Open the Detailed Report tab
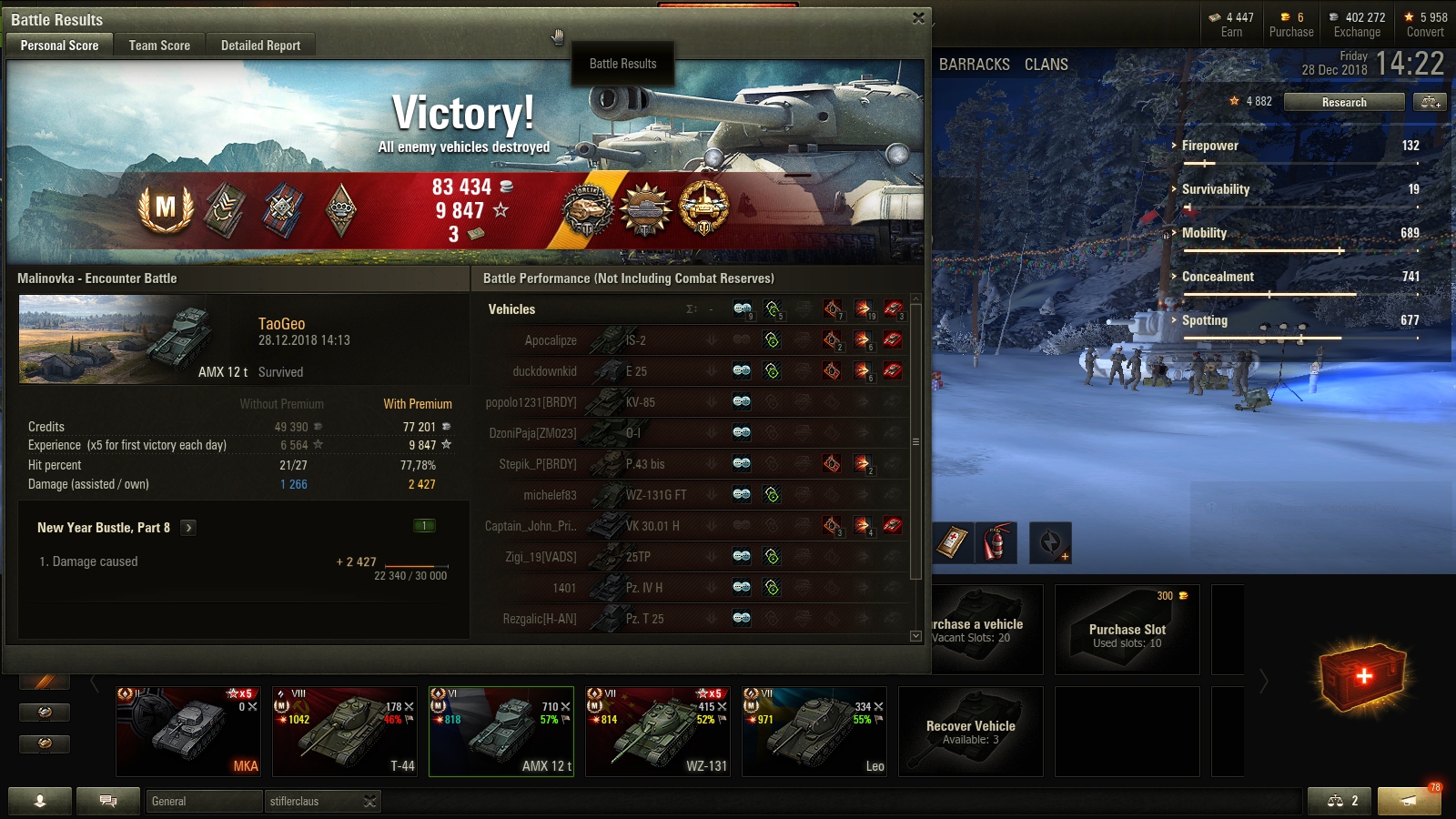The height and width of the screenshot is (819, 1456). [x=260, y=45]
